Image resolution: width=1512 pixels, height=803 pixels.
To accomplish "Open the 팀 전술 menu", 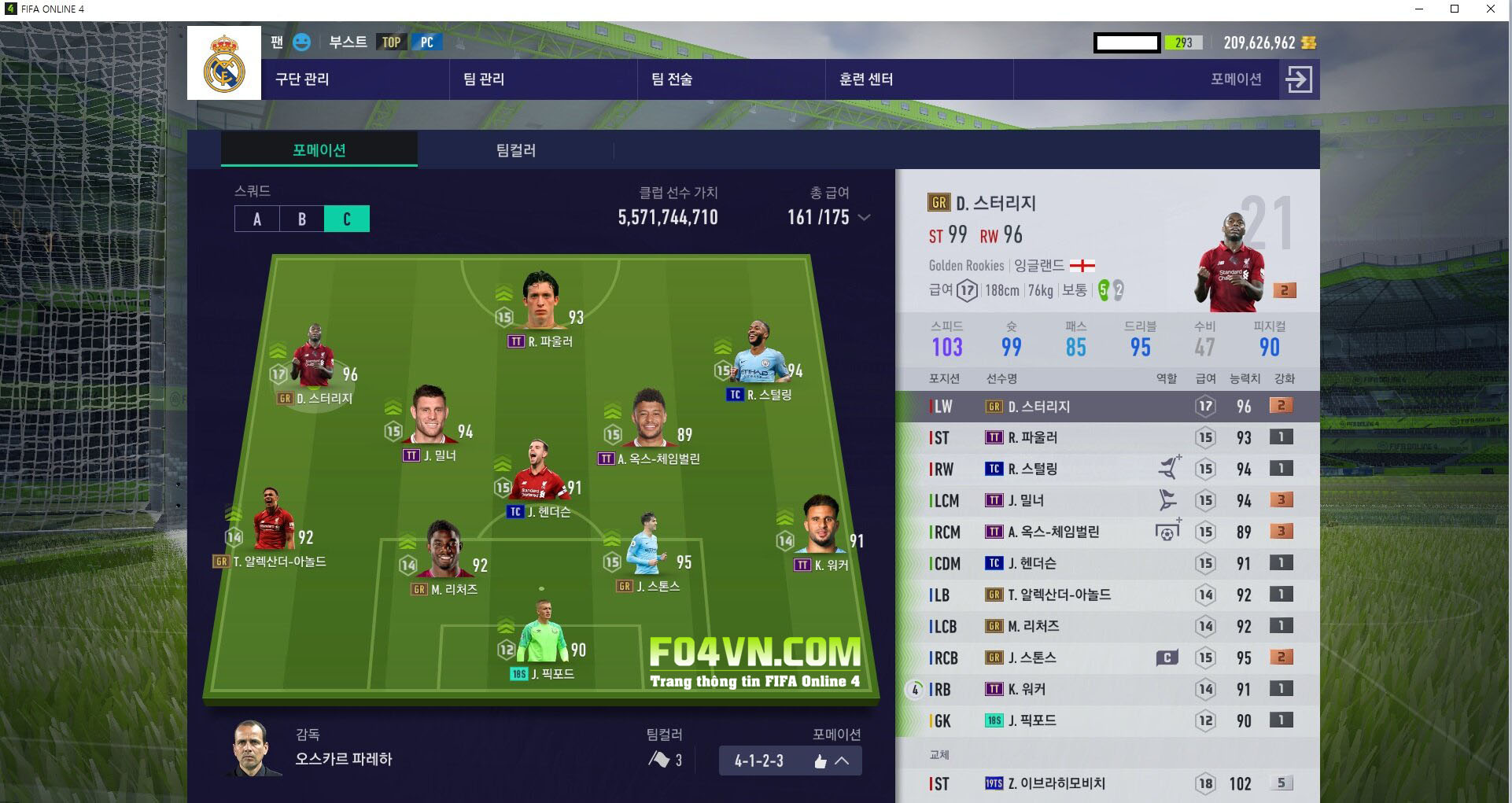I will [x=672, y=79].
